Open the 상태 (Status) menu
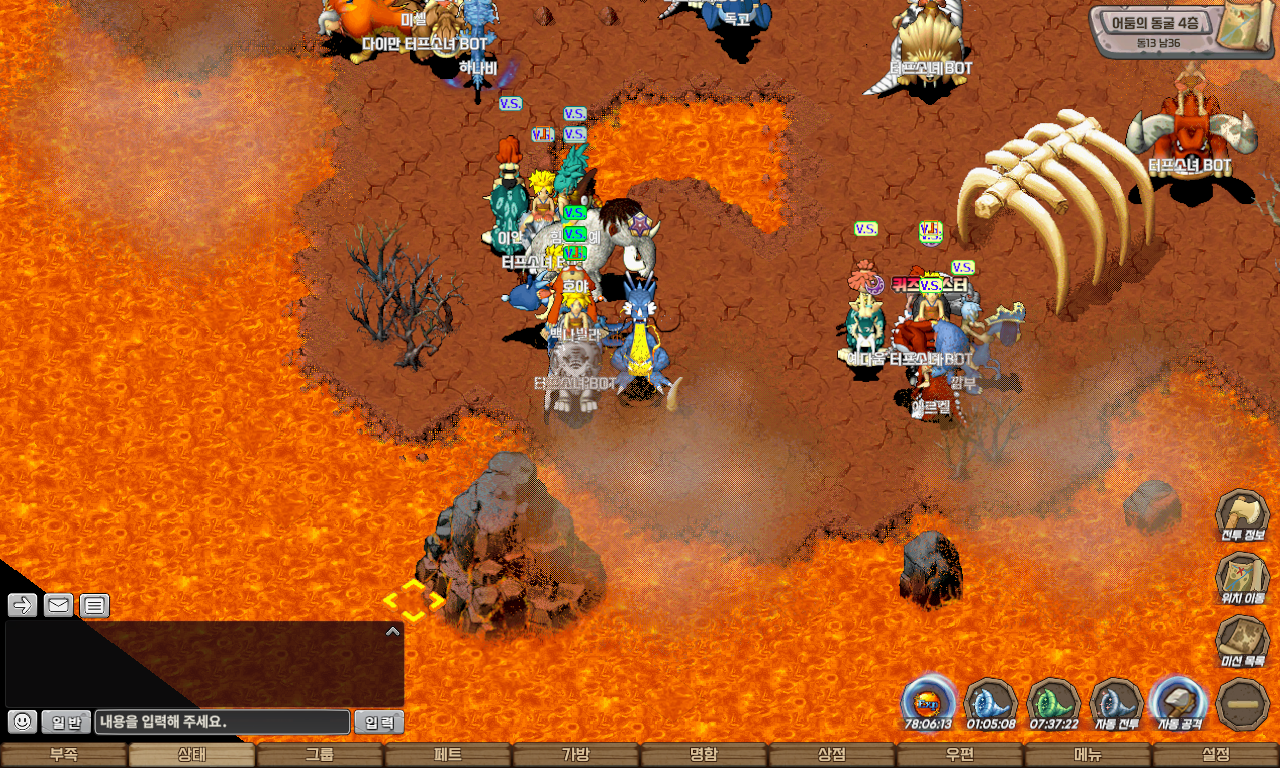This screenshot has height=768, width=1280. tap(192, 755)
